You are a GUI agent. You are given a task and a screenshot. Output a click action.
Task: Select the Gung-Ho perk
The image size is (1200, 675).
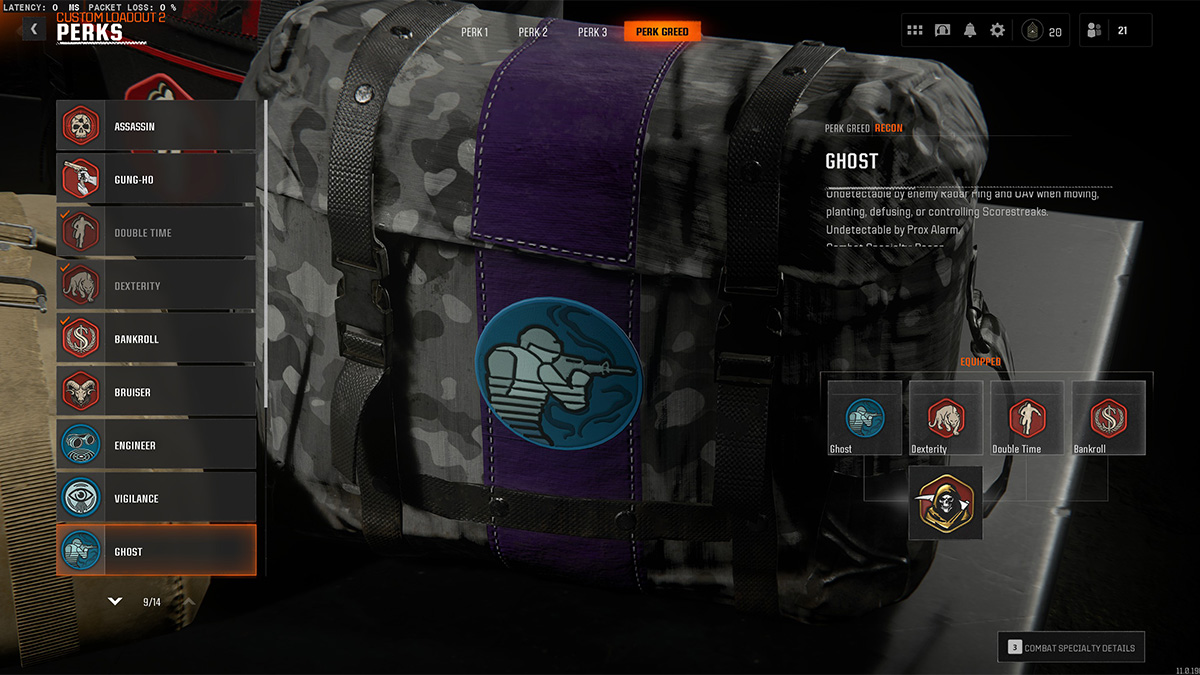coord(156,180)
